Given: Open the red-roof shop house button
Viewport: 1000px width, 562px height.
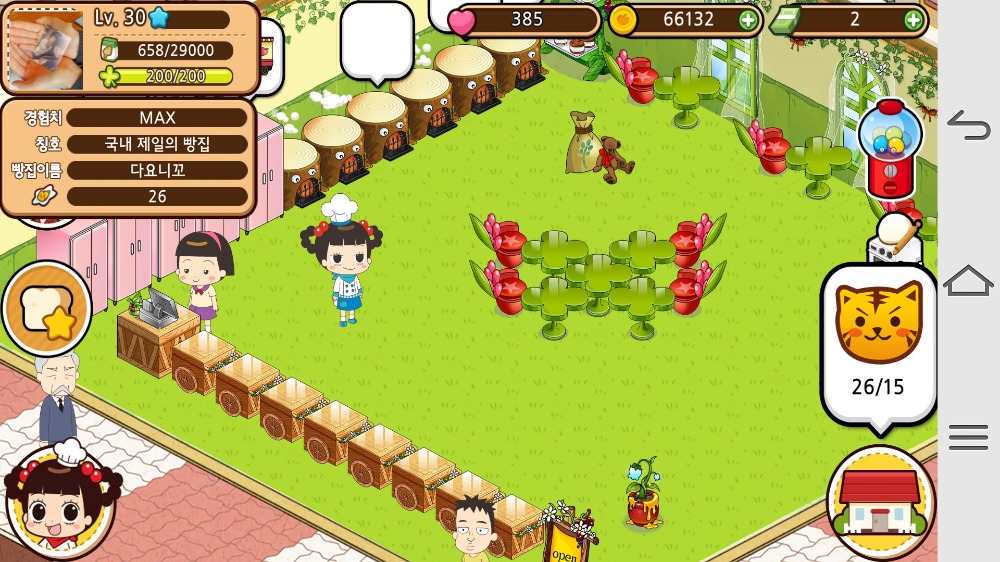Looking at the screenshot, I should pyautogui.click(x=880, y=502).
